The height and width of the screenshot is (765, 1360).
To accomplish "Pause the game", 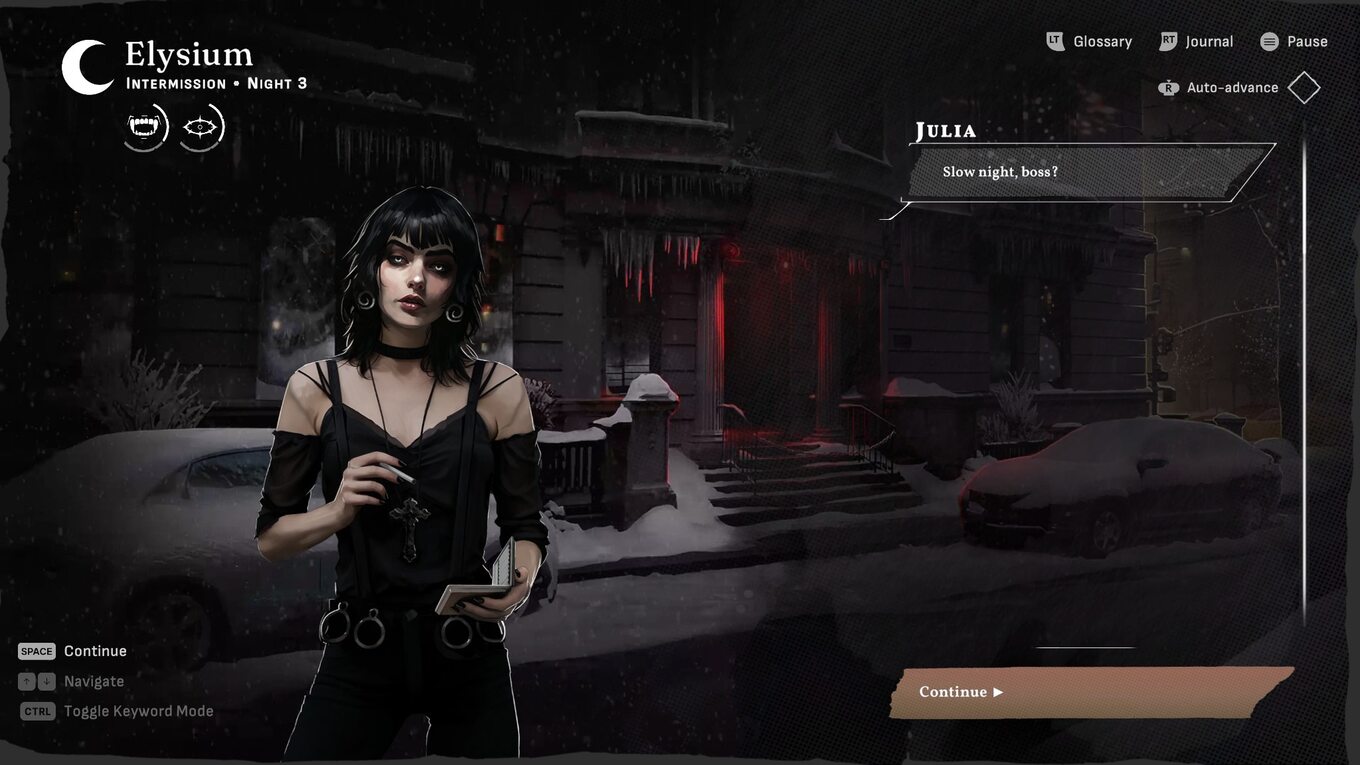I will click(x=1294, y=41).
